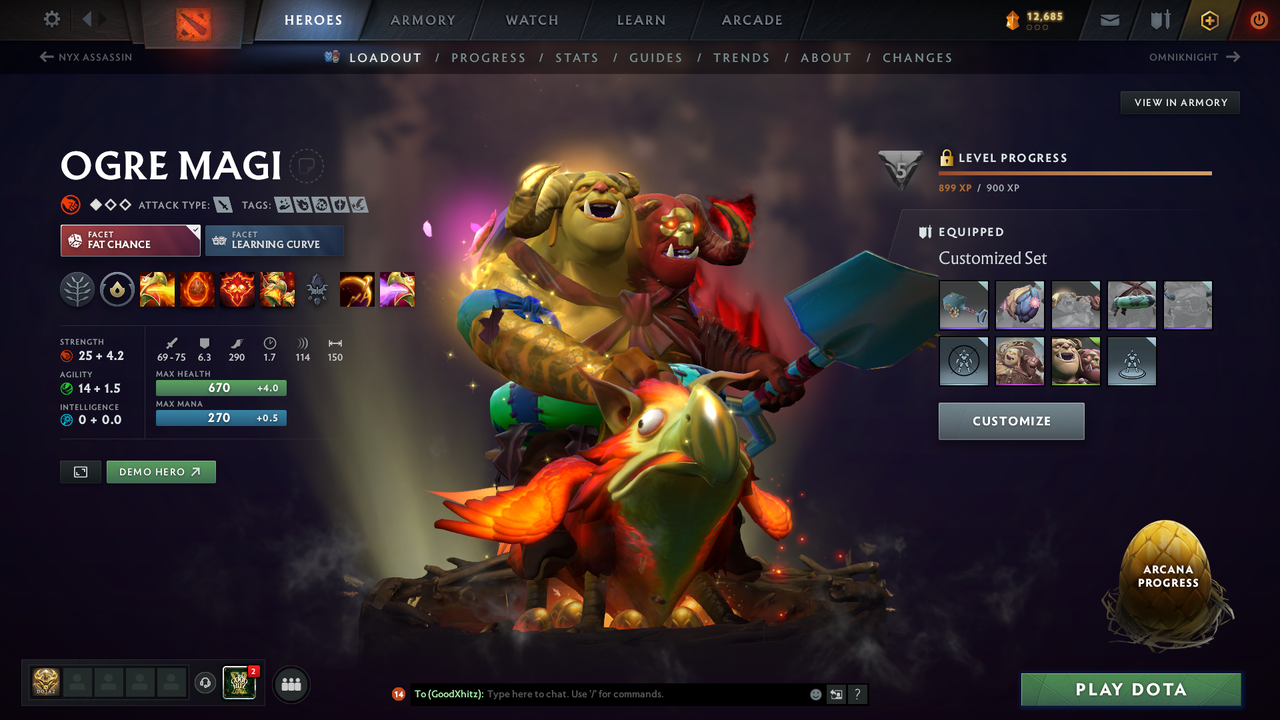1280x720 pixels.
Task: Open Dota Plus with the hexagon plus icon
Action: pos(1209,19)
